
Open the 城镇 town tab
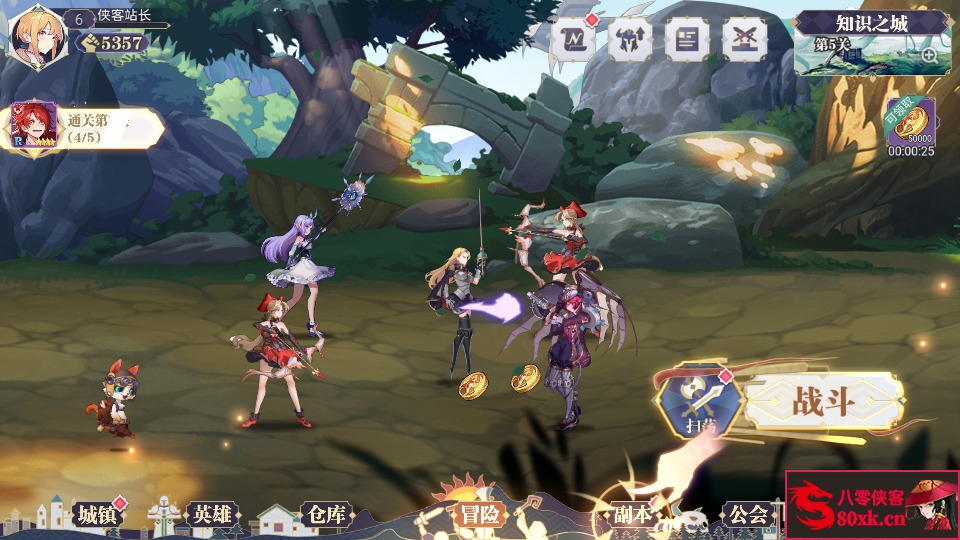97,515
